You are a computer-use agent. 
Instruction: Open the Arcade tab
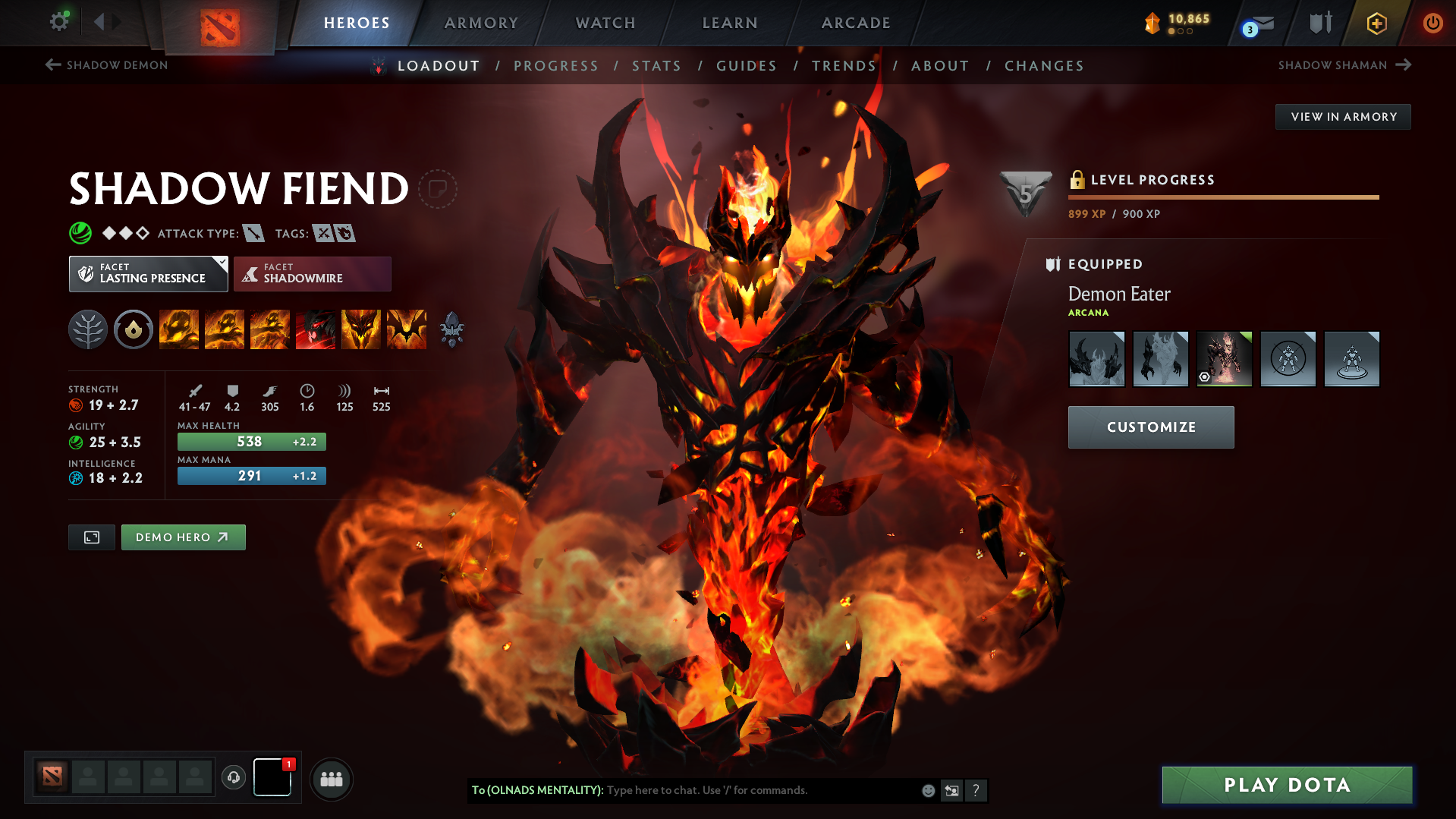[x=856, y=23]
